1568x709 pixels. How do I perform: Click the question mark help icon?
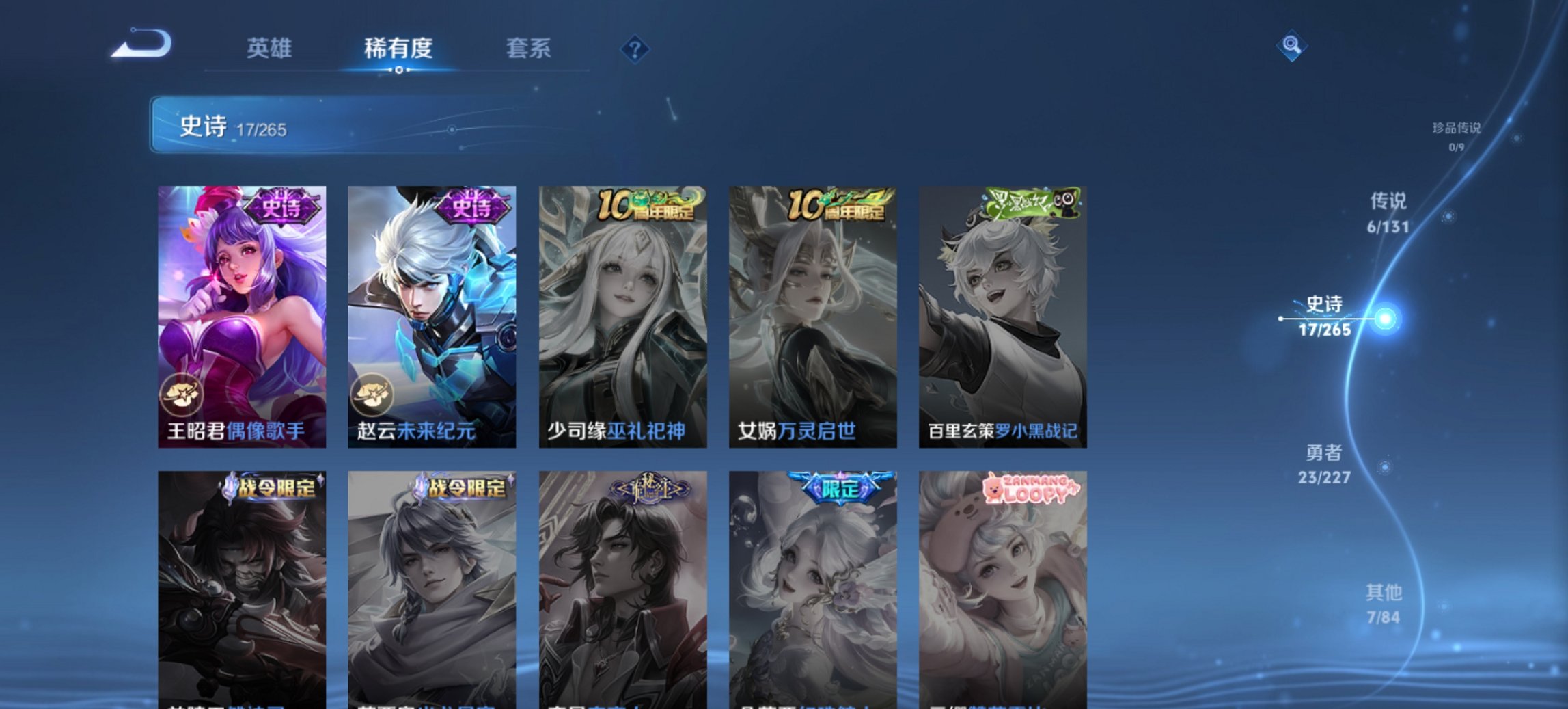click(635, 49)
